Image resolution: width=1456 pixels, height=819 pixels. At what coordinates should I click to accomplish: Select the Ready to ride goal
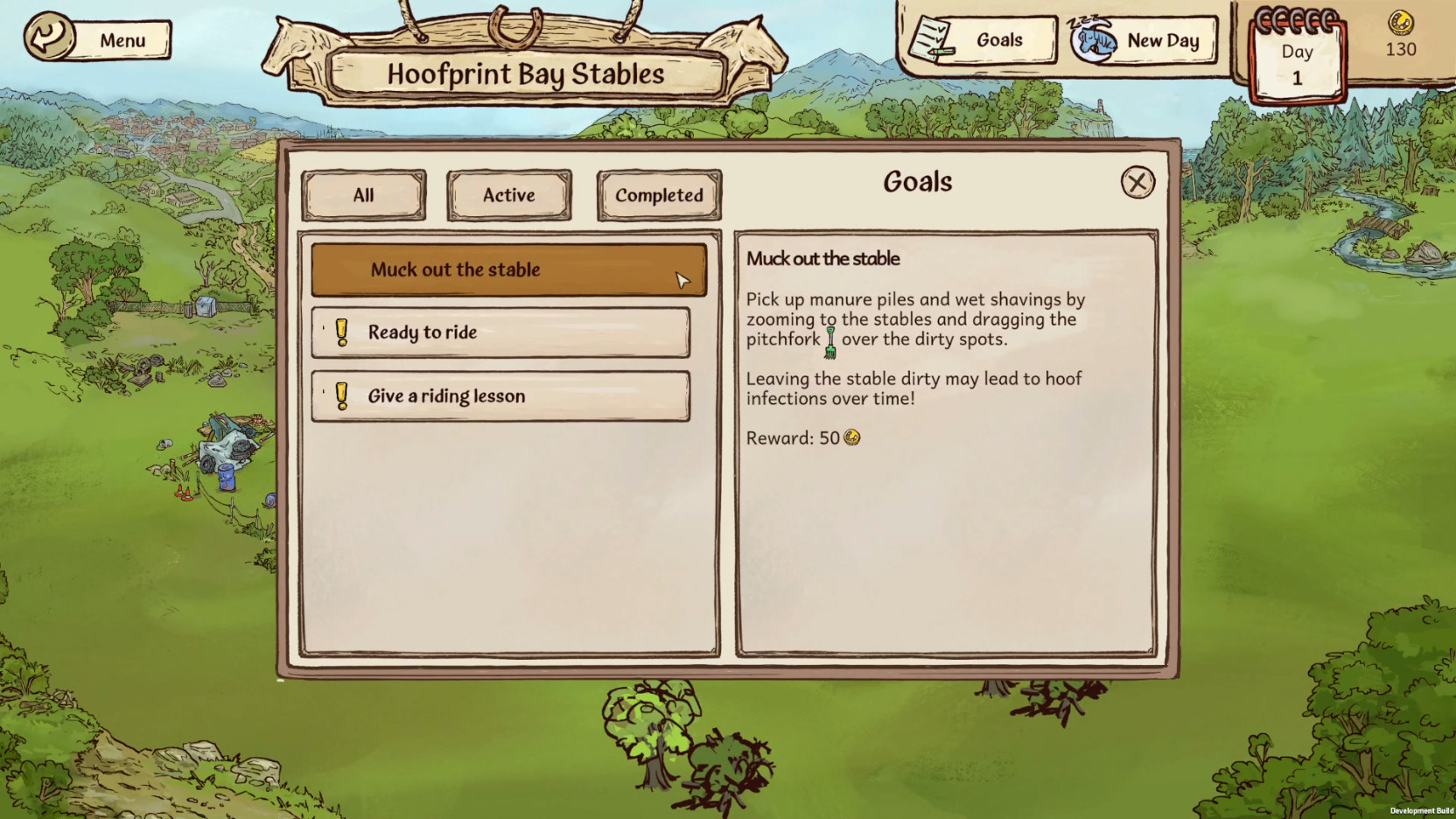[x=500, y=332]
